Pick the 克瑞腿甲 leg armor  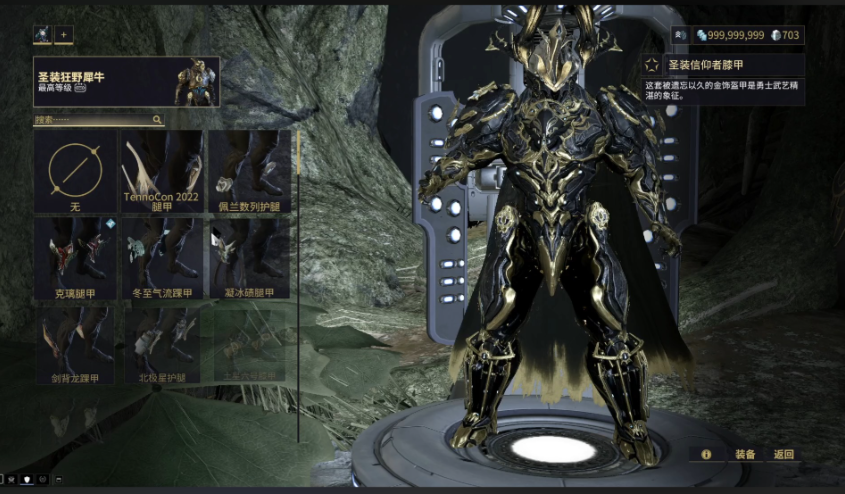[x=75, y=258]
